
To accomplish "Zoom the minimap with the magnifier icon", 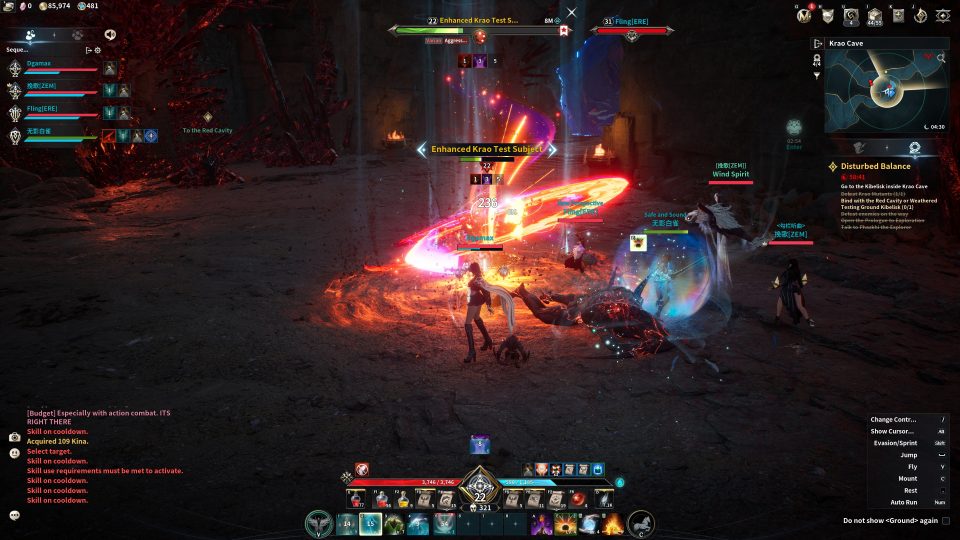I will 941,58.
